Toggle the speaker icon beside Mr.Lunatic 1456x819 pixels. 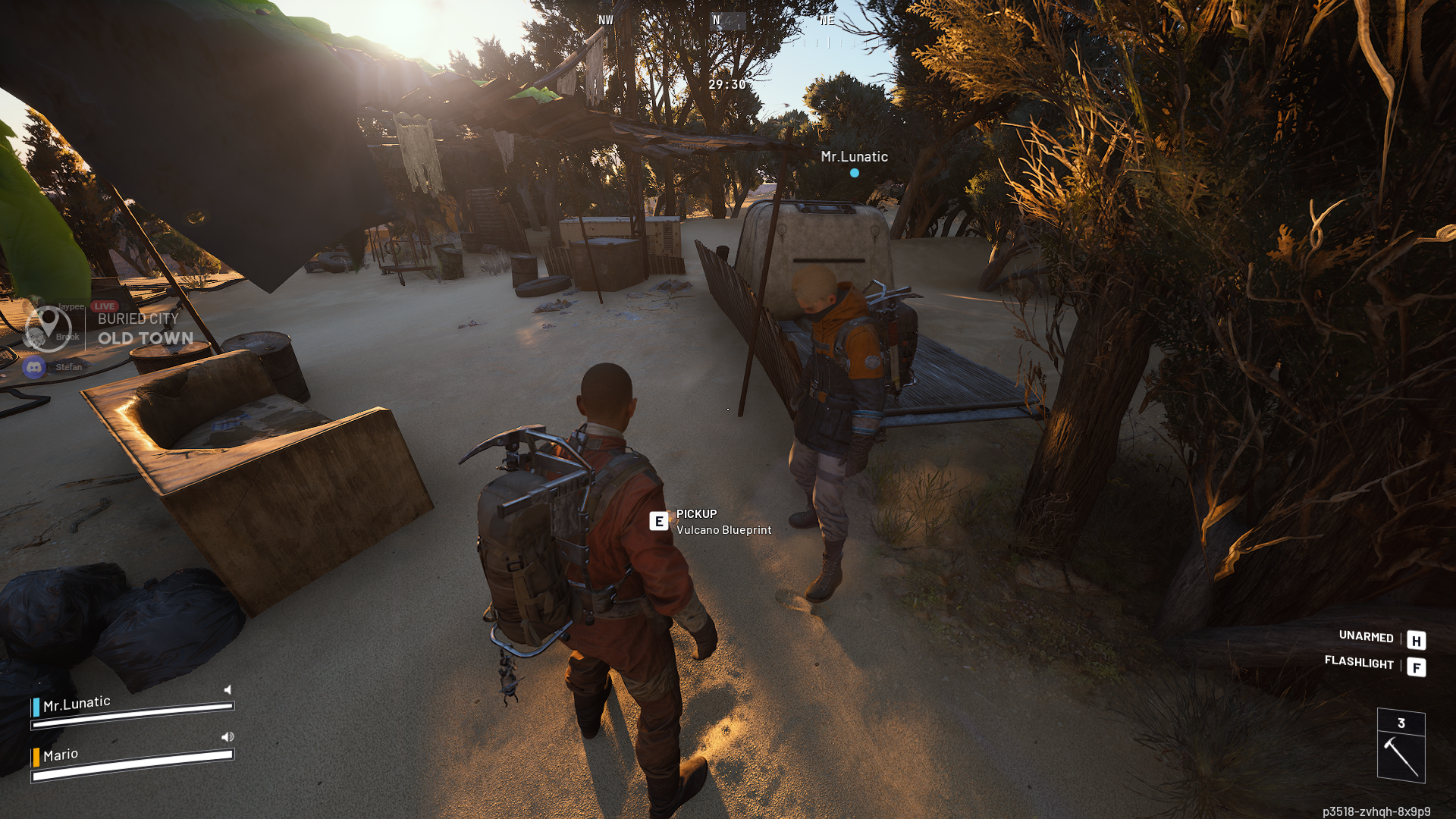[x=227, y=689]
